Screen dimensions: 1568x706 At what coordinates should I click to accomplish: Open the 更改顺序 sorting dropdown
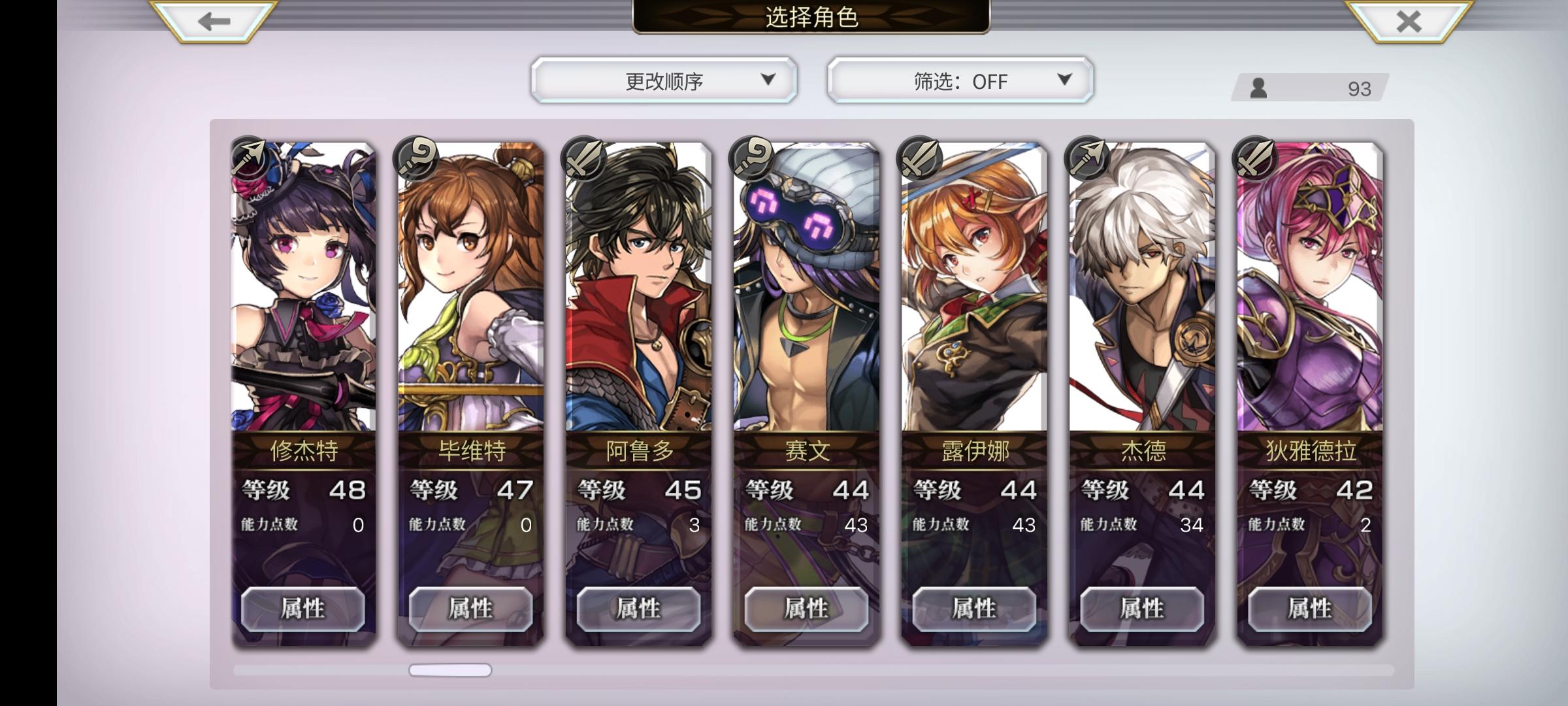pyautogui.click(x=664, y=80)
